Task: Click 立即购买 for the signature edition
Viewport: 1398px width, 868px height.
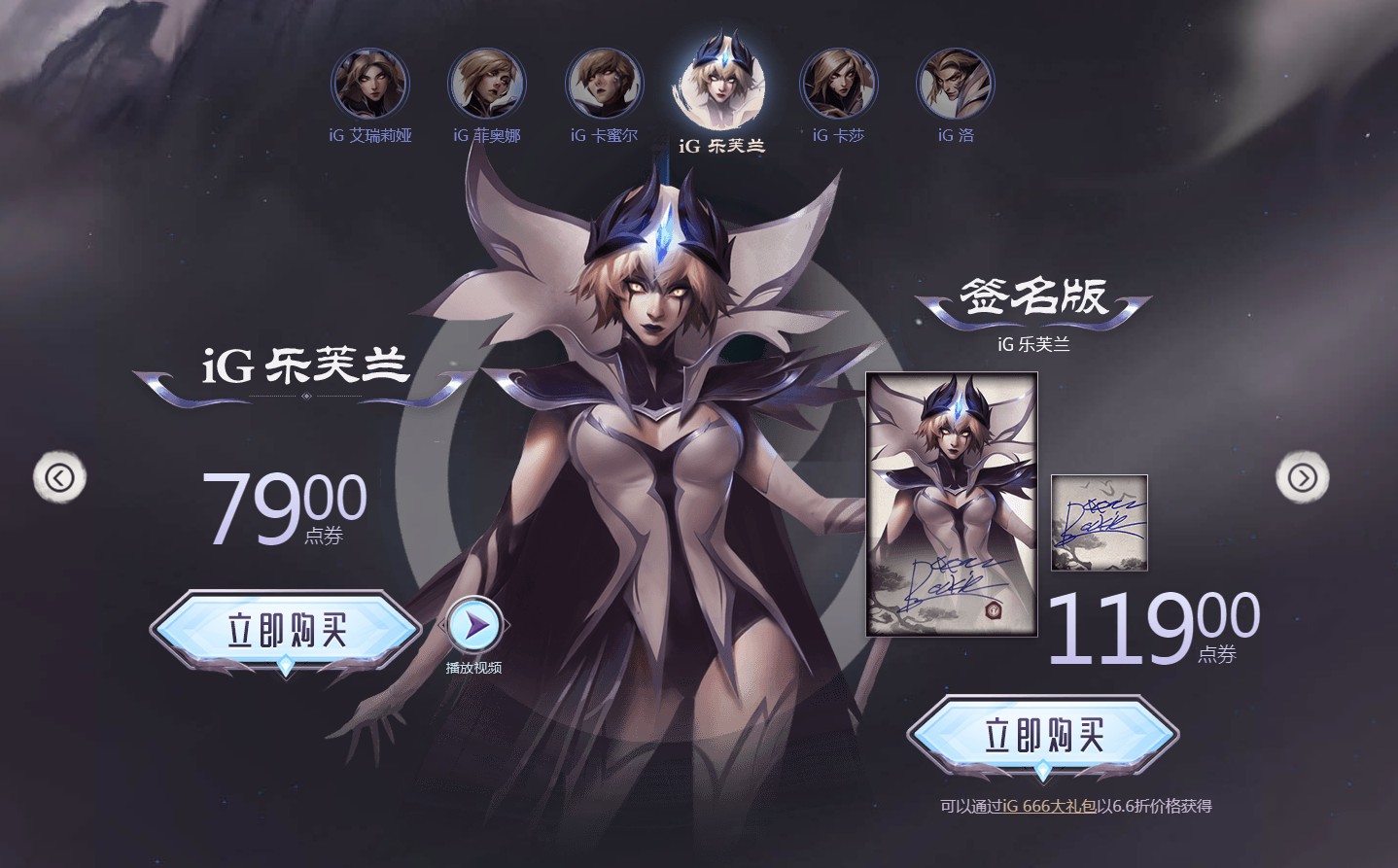Action: 1041,736
